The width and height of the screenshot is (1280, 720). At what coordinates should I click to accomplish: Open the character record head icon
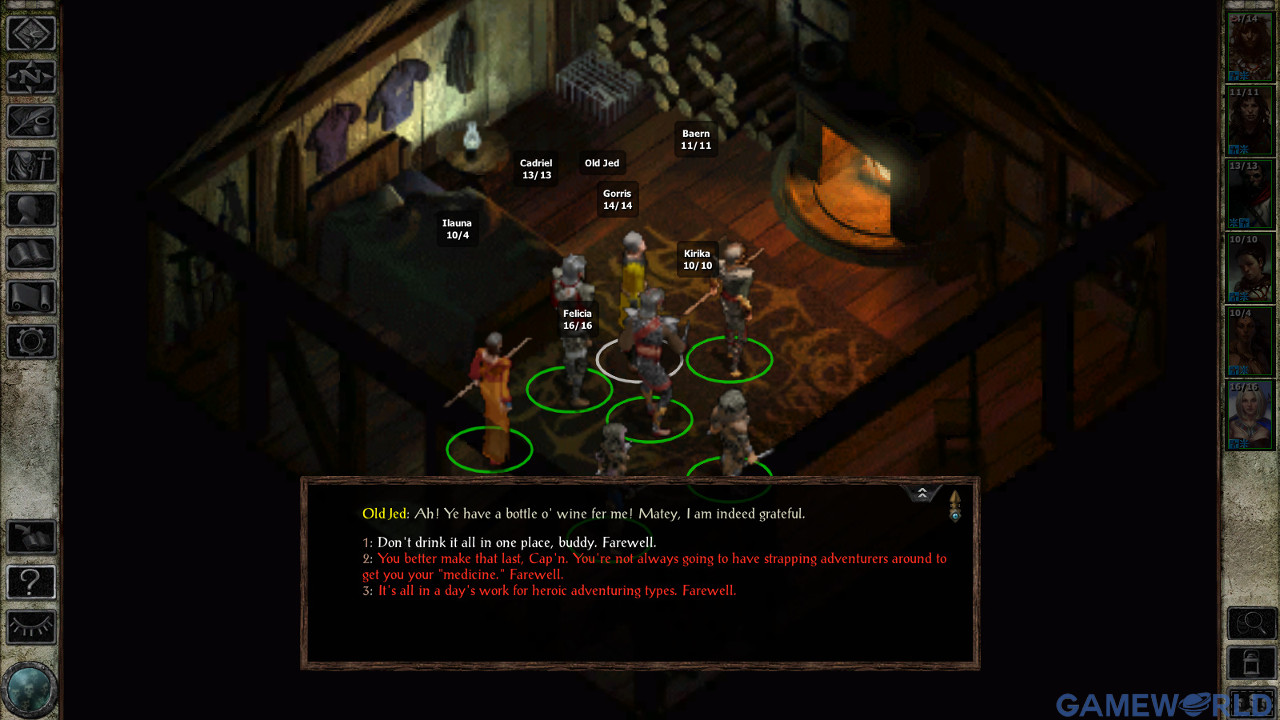[x=32, y=210]
